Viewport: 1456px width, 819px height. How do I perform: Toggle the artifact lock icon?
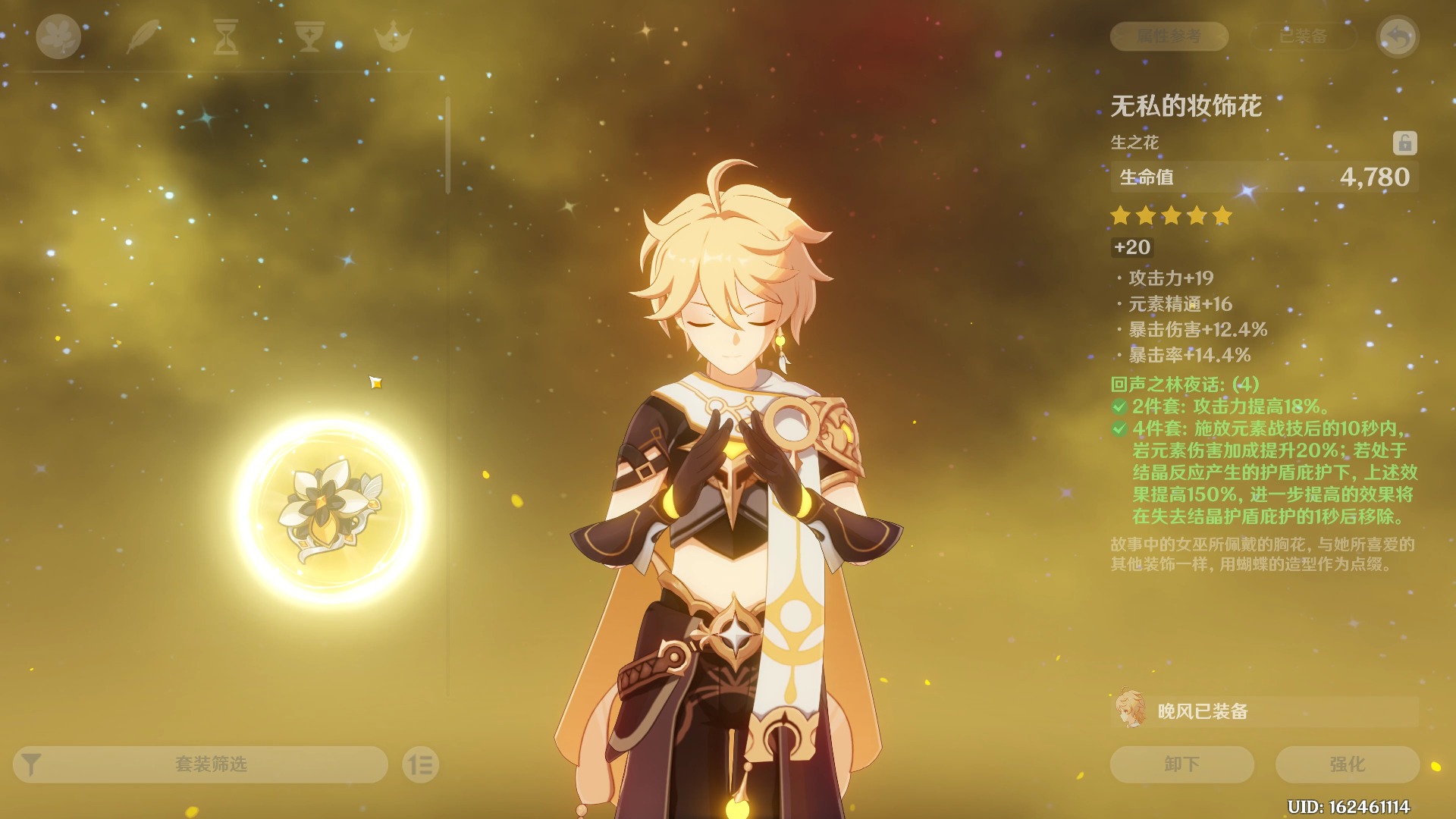(x=1404, y=143)
